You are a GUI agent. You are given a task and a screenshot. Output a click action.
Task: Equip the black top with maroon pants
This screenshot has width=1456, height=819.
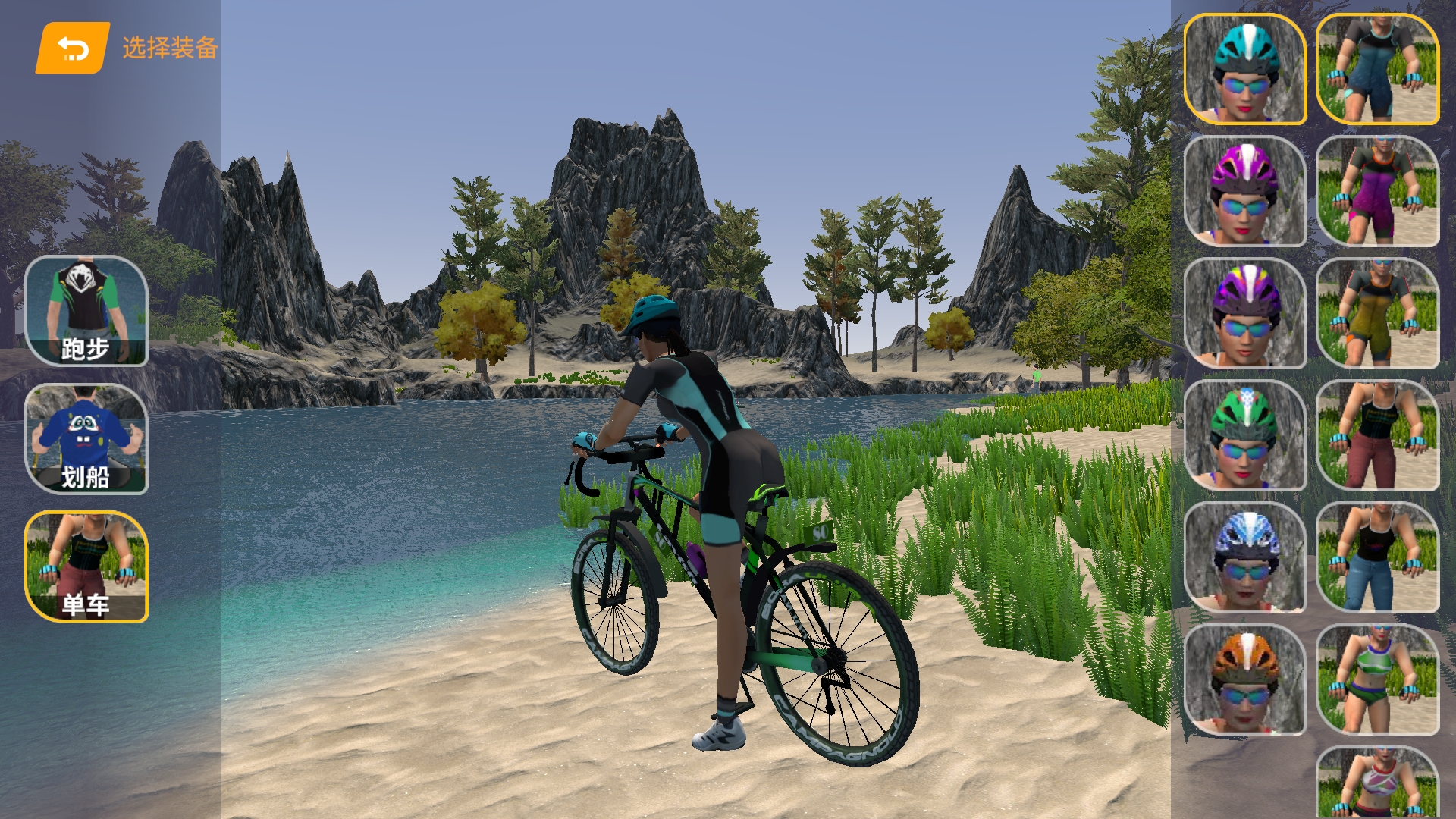coord(1377,435)
